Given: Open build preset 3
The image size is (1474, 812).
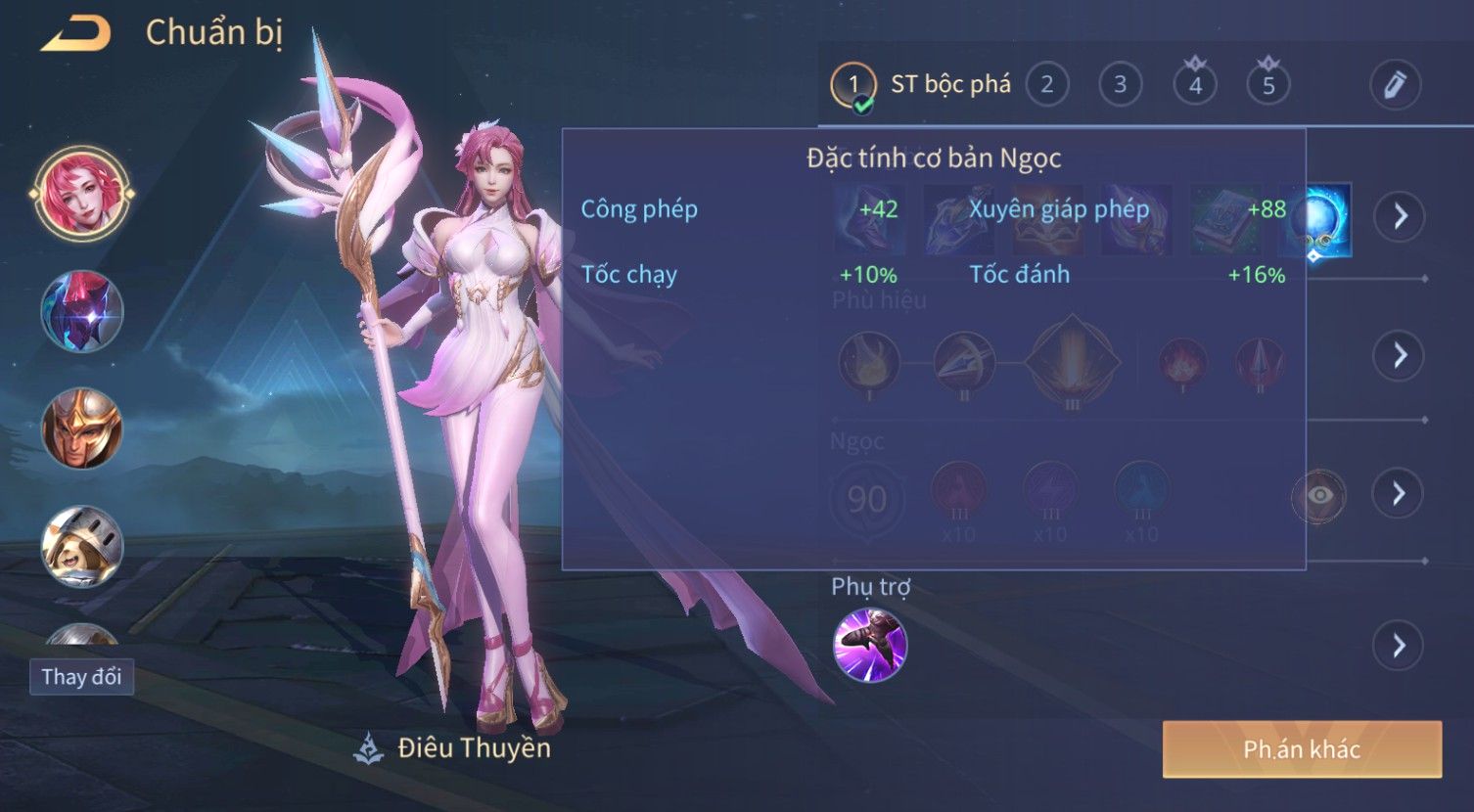Looking at the screenshot, I should [1120, 85].
